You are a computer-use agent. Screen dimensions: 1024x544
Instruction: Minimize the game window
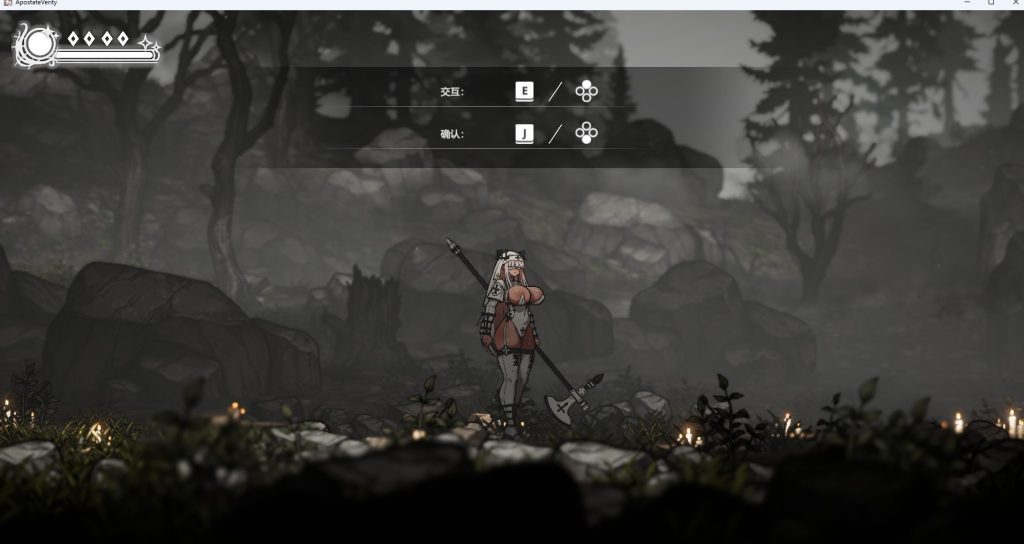(967, 3)
